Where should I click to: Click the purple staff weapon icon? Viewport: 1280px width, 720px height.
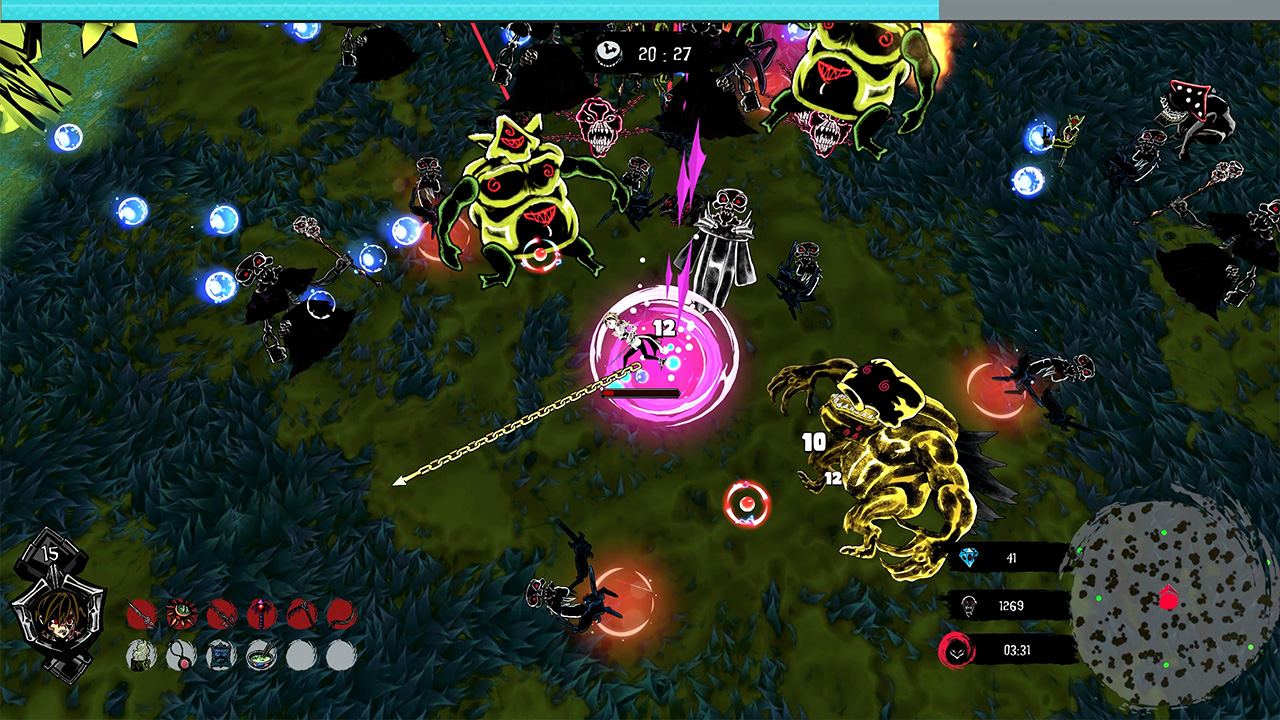point(260,612)
